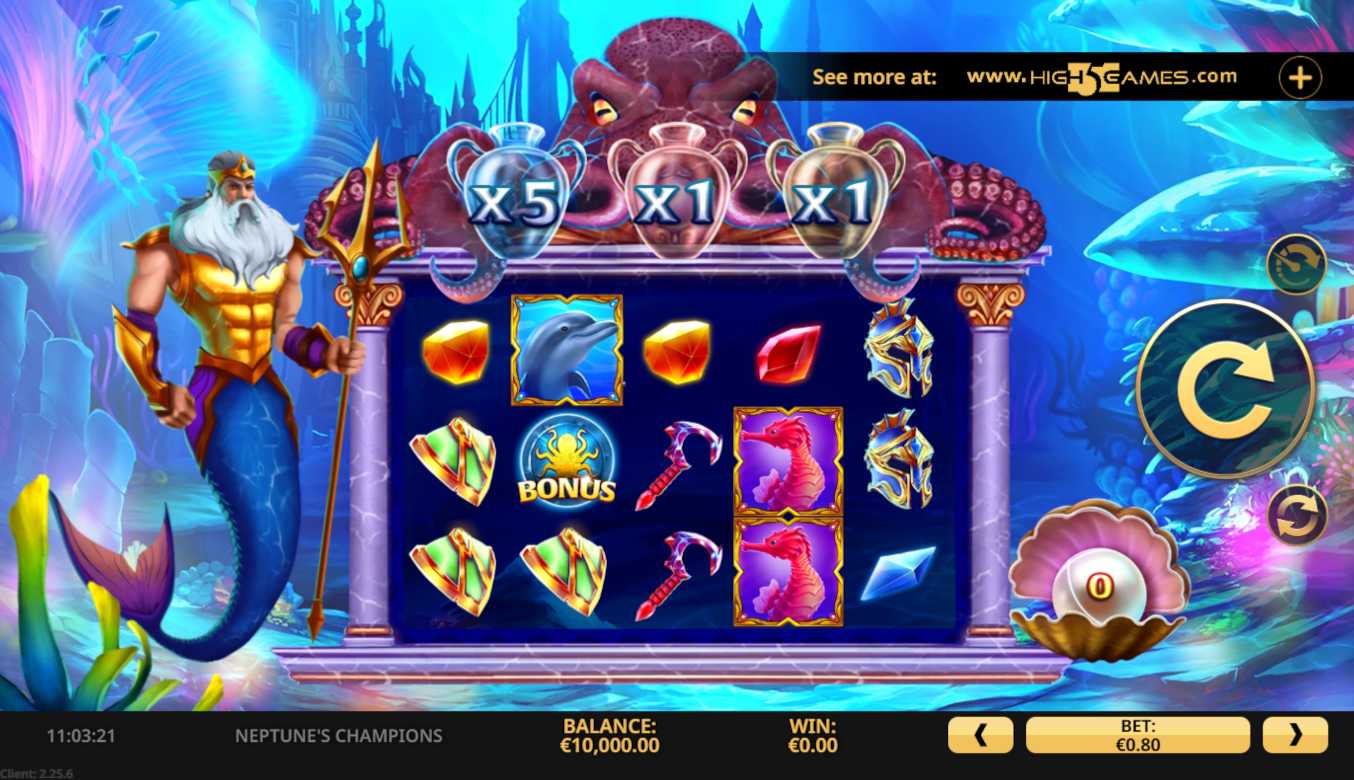Open the autoplay spins button
Viewport: 1354px width, 780px height.
click(1297, 515)
